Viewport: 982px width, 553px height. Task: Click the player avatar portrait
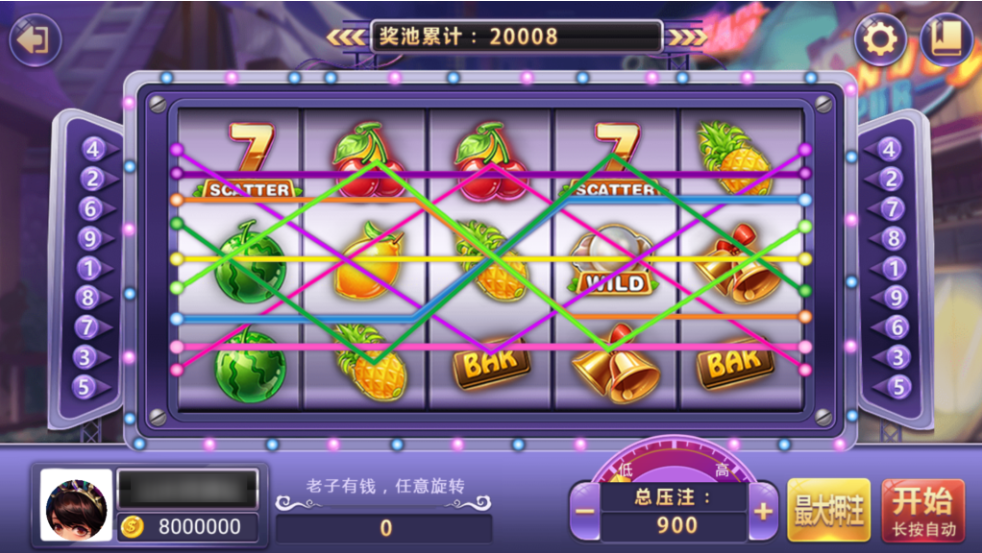[76, 506]
